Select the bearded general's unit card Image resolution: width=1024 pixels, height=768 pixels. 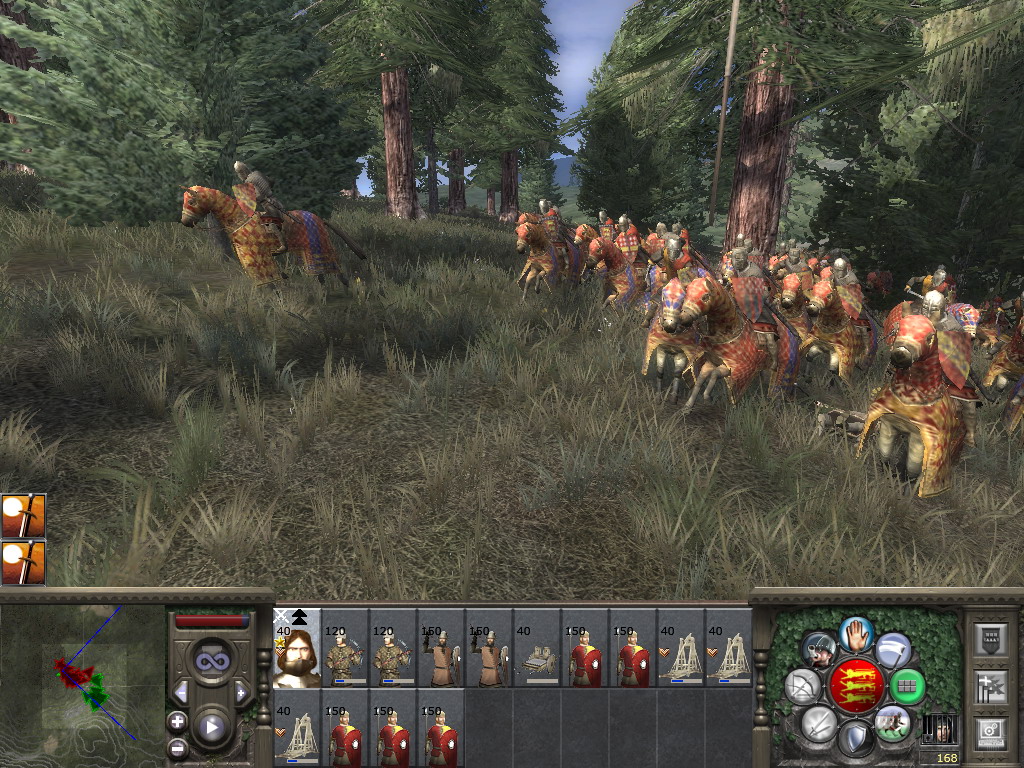pos(297,648)
